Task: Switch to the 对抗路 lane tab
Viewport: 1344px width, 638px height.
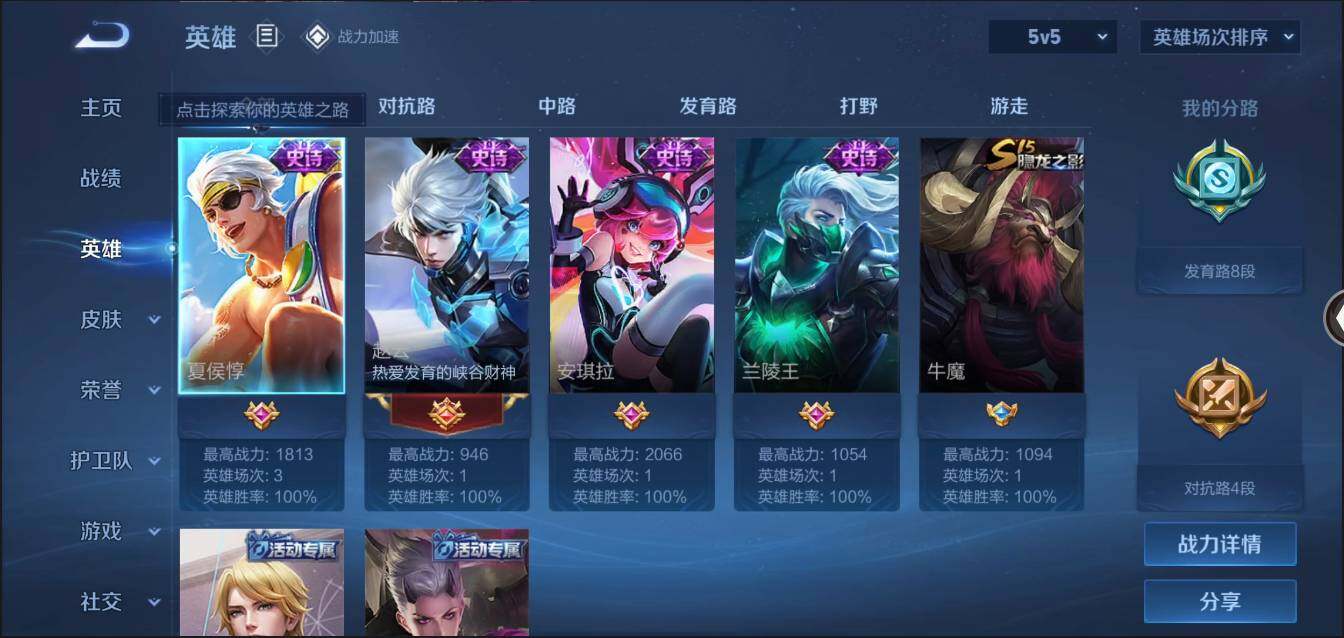Action: click(406, 106)
